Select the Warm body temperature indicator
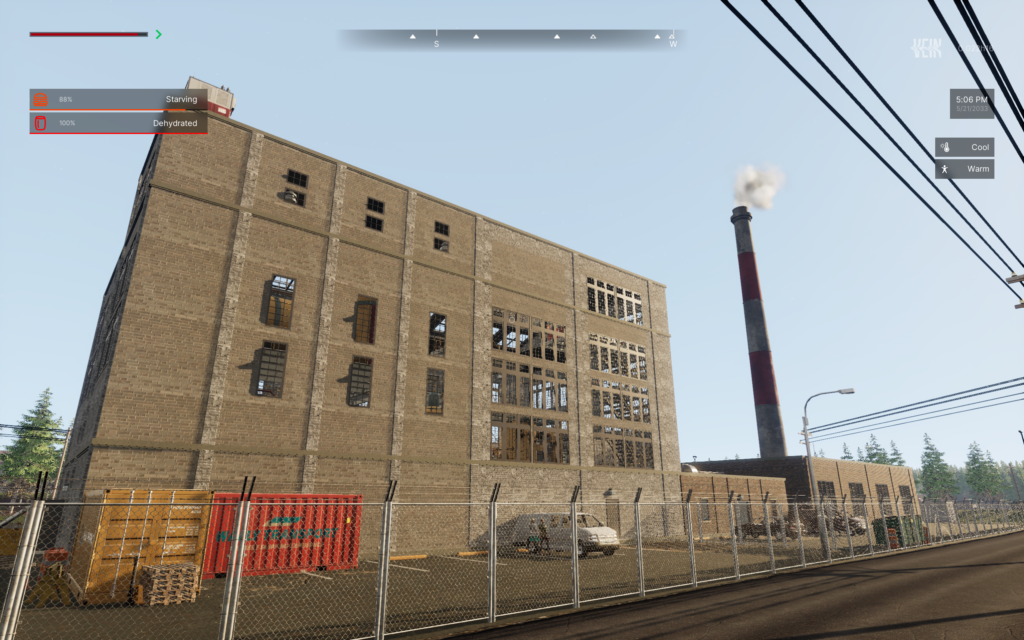 (x=964, y=169)
